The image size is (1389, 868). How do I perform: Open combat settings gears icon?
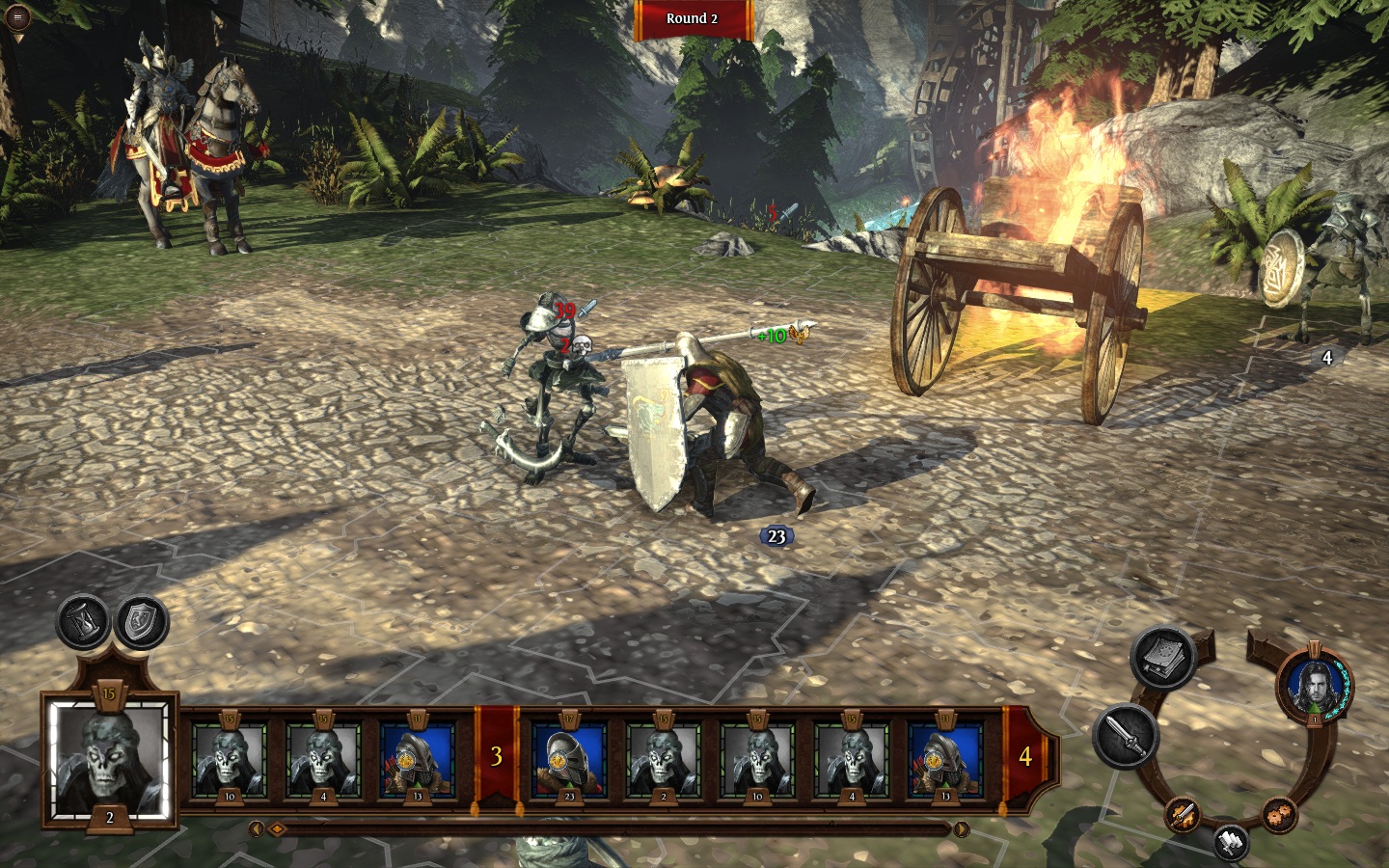pyautogui.click(x=1278, y=814)
